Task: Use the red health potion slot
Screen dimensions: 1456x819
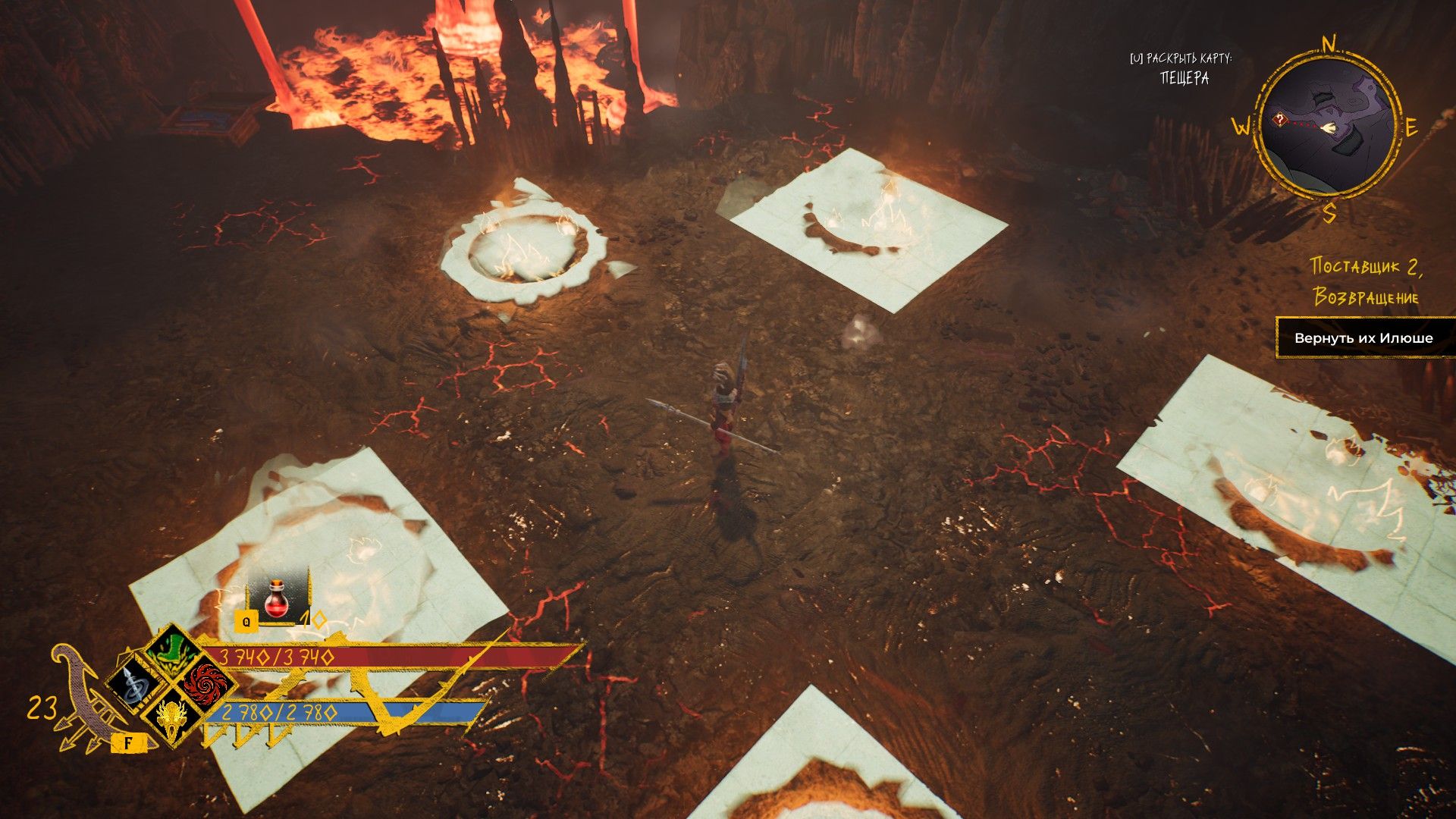Action: coord(277,599)
